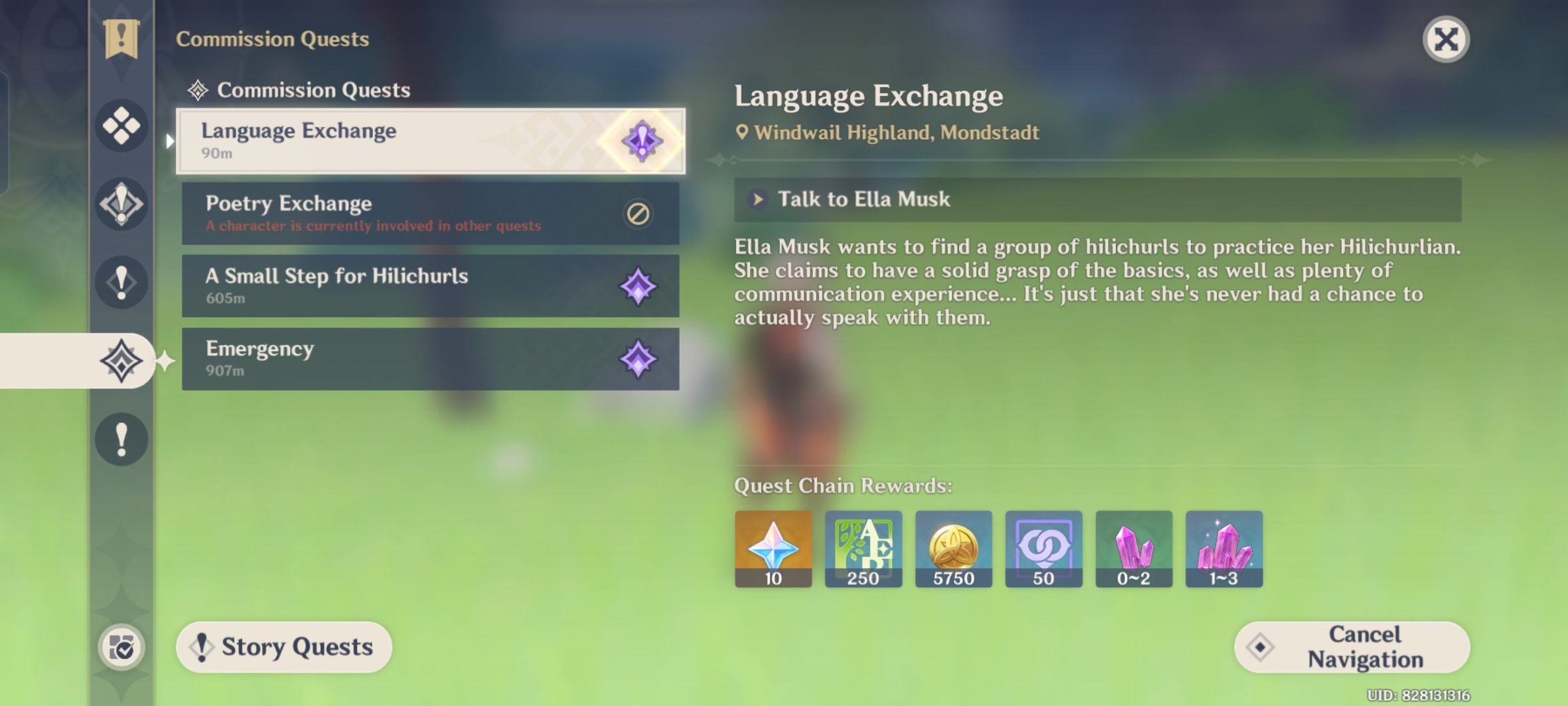1568x706 pixels.
Task: Click the Adventure EXP reward icon showing 250
Action: (x=863, y=548)
